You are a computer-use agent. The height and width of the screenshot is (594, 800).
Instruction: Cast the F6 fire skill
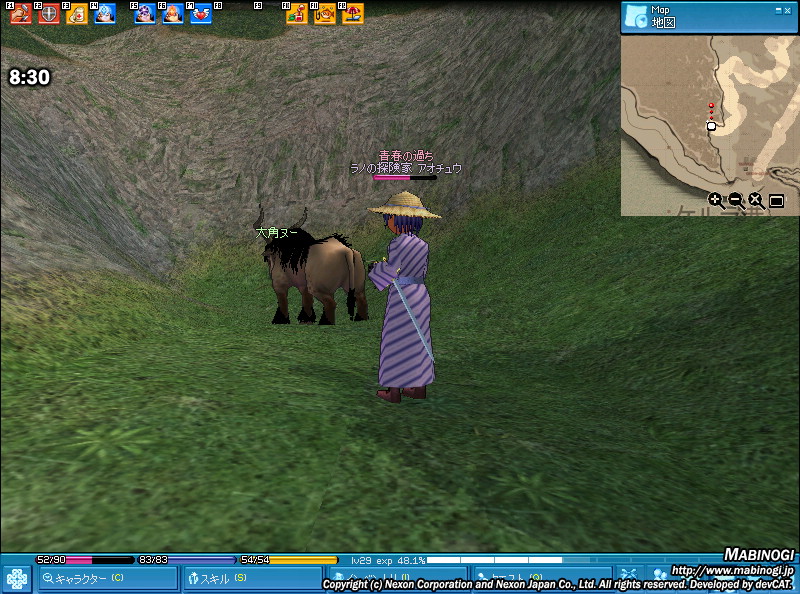point(173,14)
